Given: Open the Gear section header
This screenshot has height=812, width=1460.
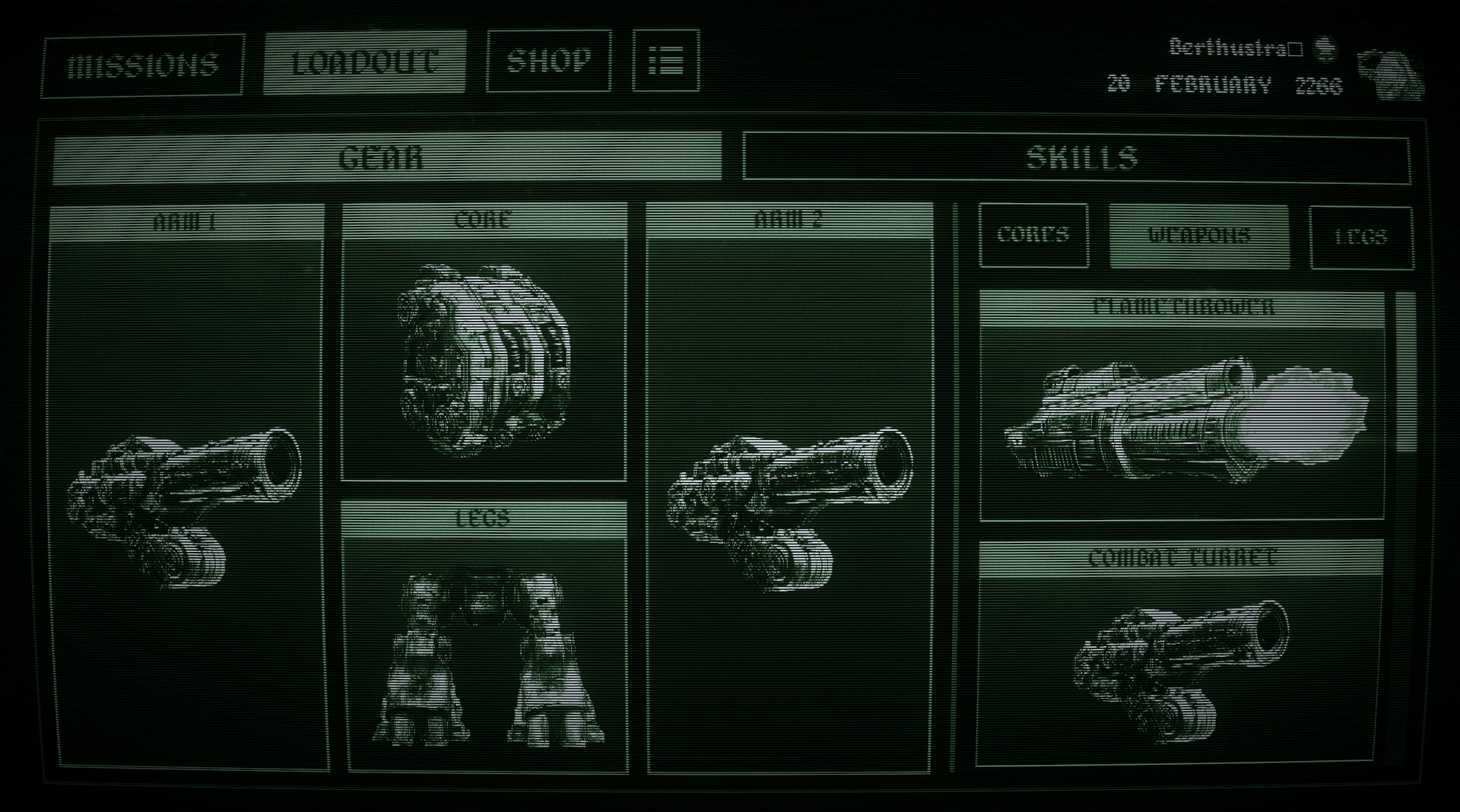Looking at the screenshot, I should [x=386, y=158].
